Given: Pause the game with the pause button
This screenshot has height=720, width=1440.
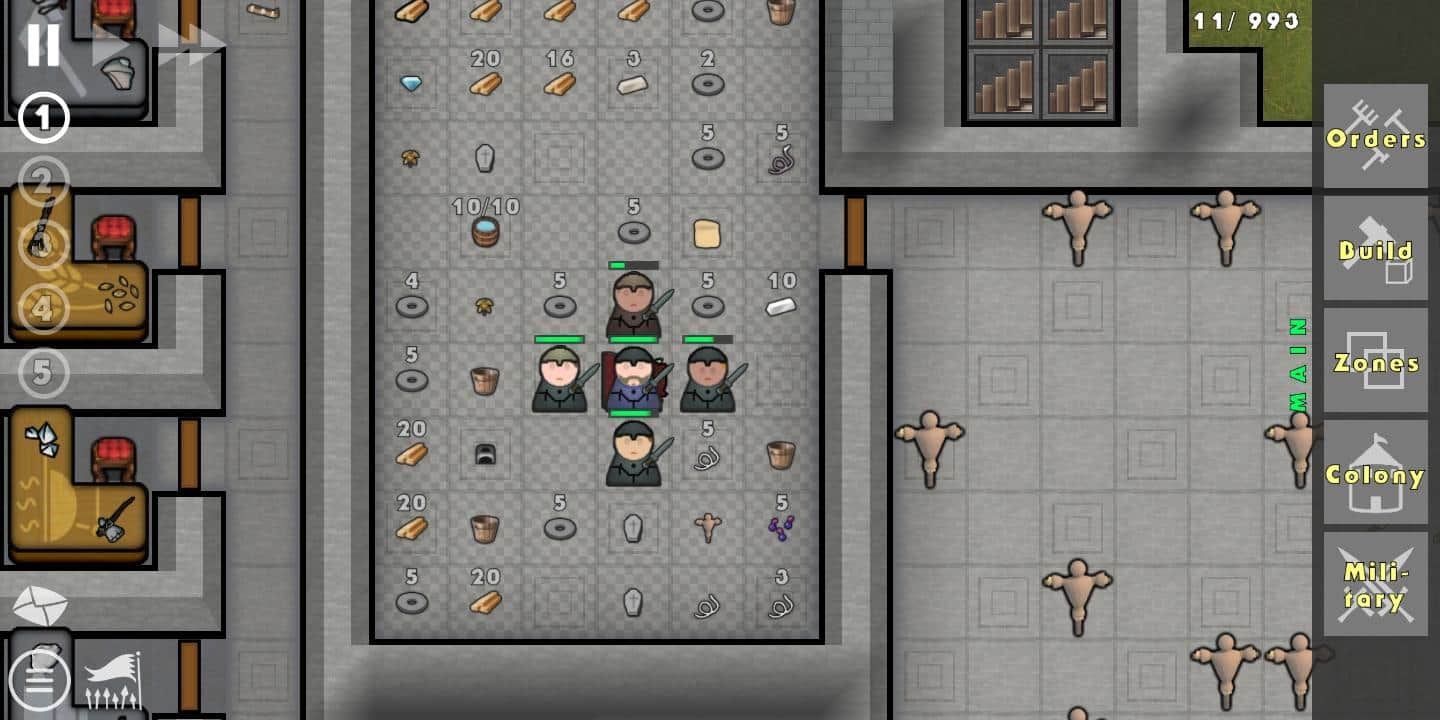Looking at the screenshot, I should [42, 44].
